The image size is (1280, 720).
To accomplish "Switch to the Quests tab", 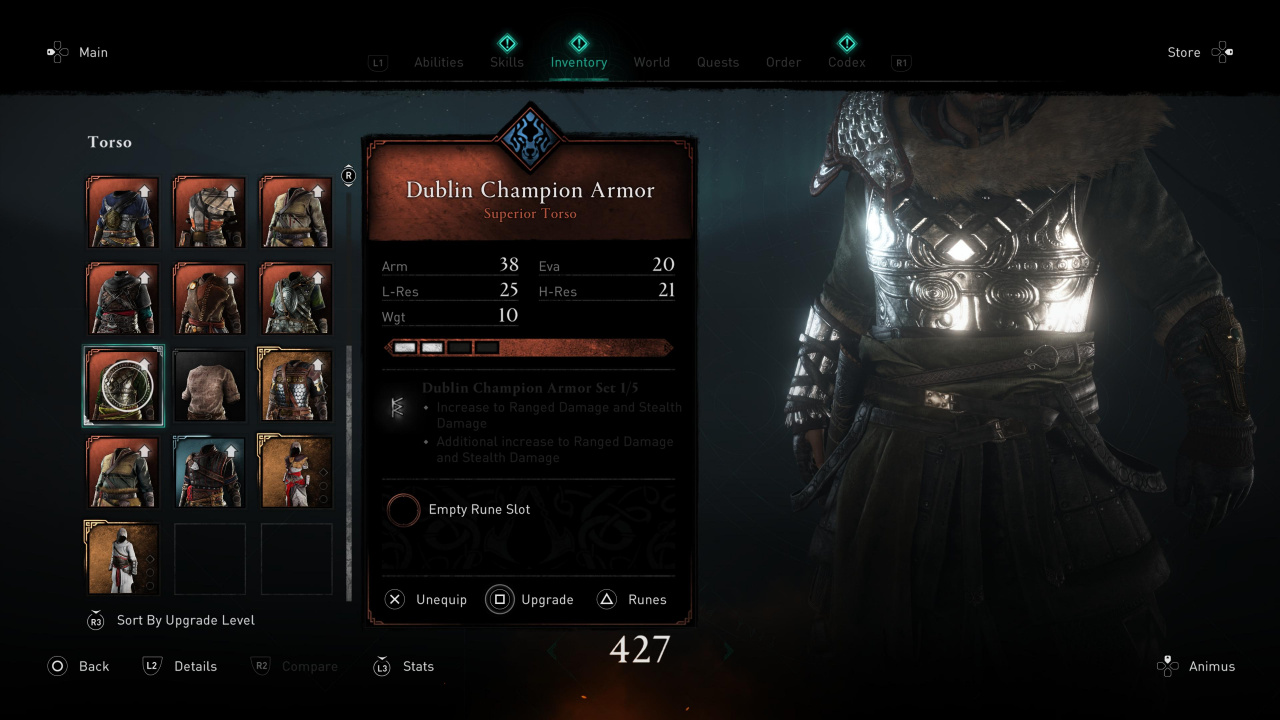I will click(718, 62).
